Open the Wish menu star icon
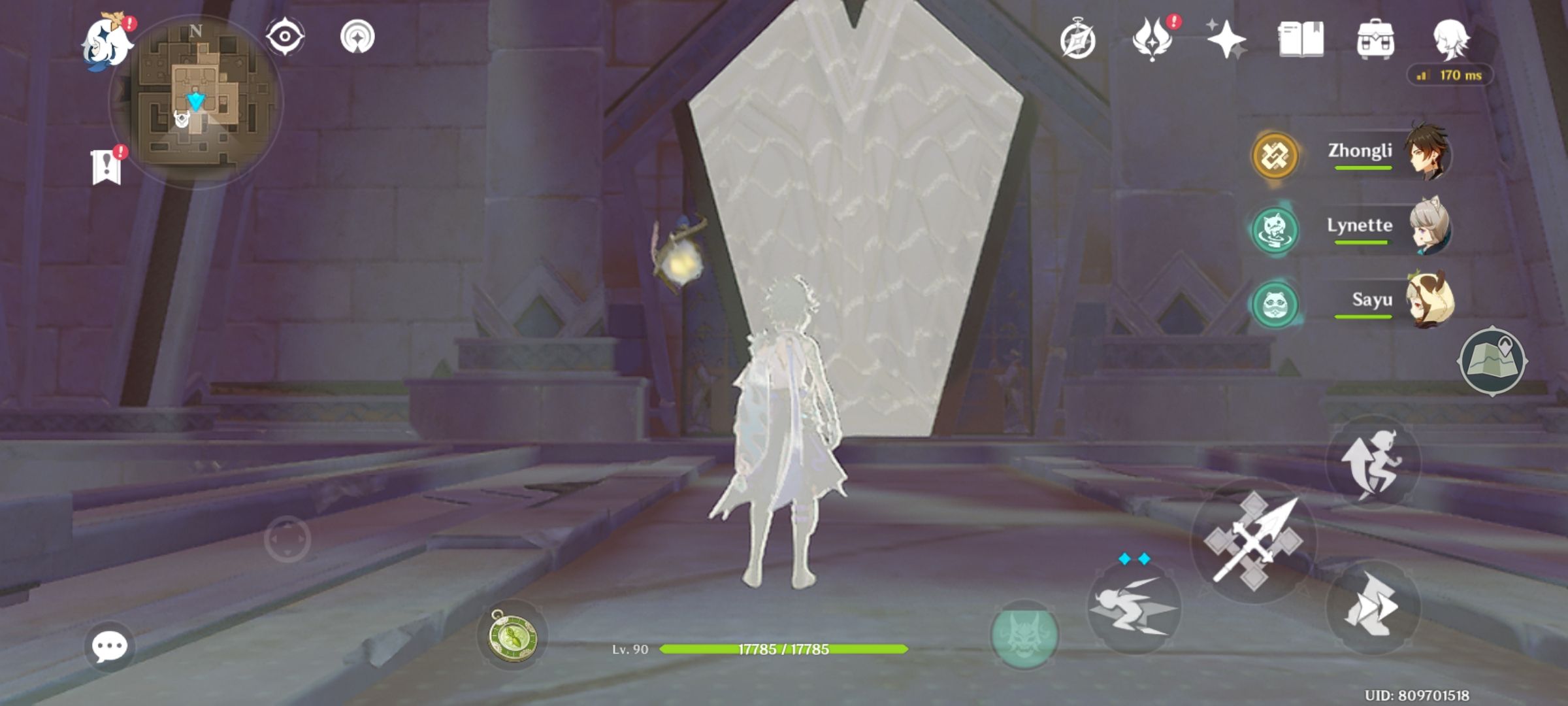The width and height of the screenshot is (1568, 706). click(x=1227, y=41)
